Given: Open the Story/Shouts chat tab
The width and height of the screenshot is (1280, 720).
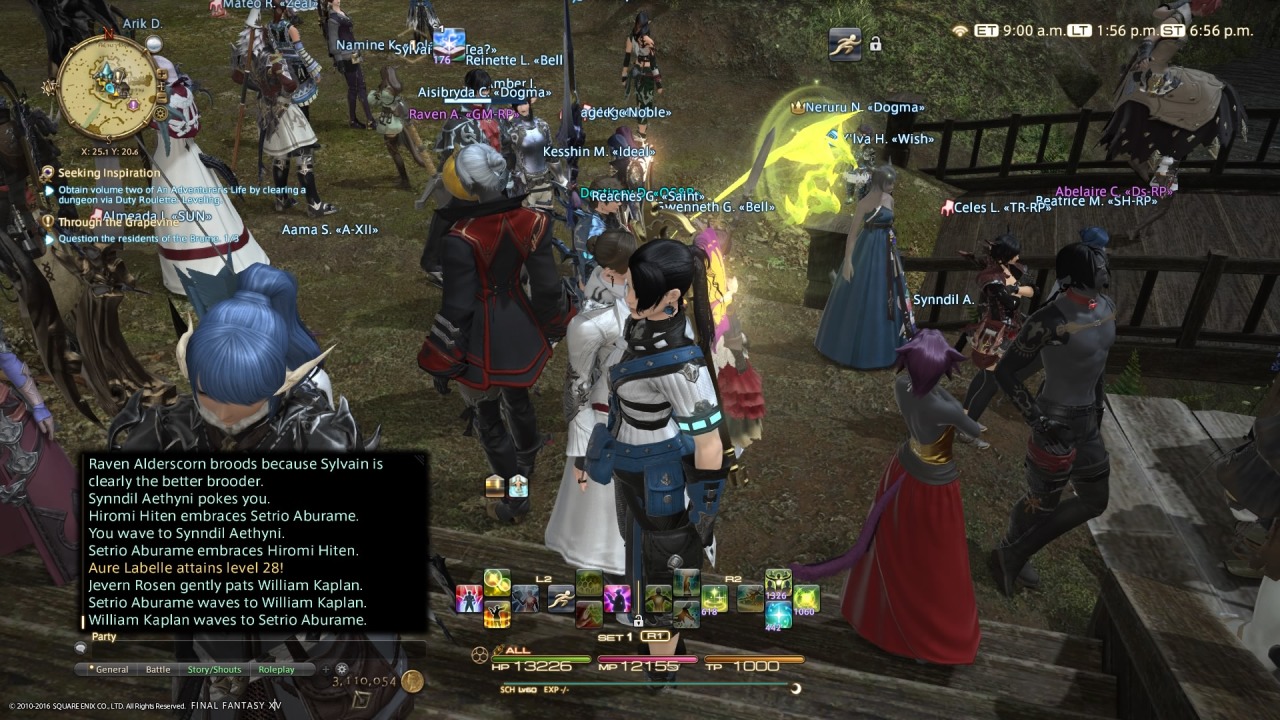Looking at the screenshot, I should tap(214, 669).
